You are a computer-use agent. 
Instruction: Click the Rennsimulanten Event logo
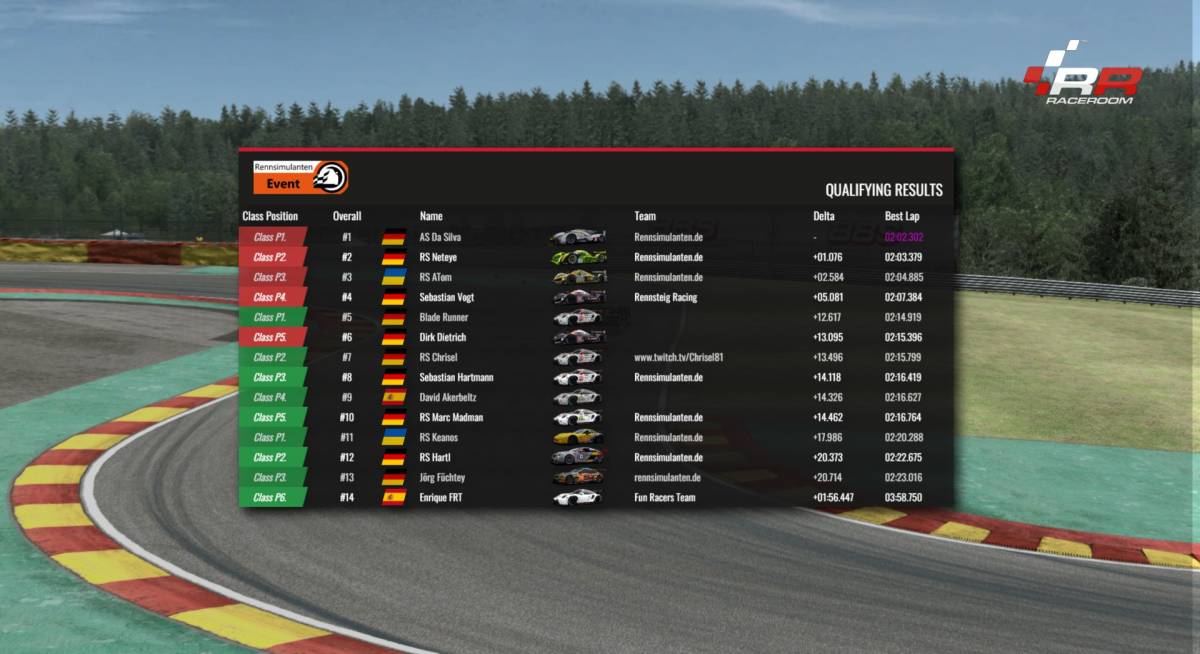tap(300, 177)
